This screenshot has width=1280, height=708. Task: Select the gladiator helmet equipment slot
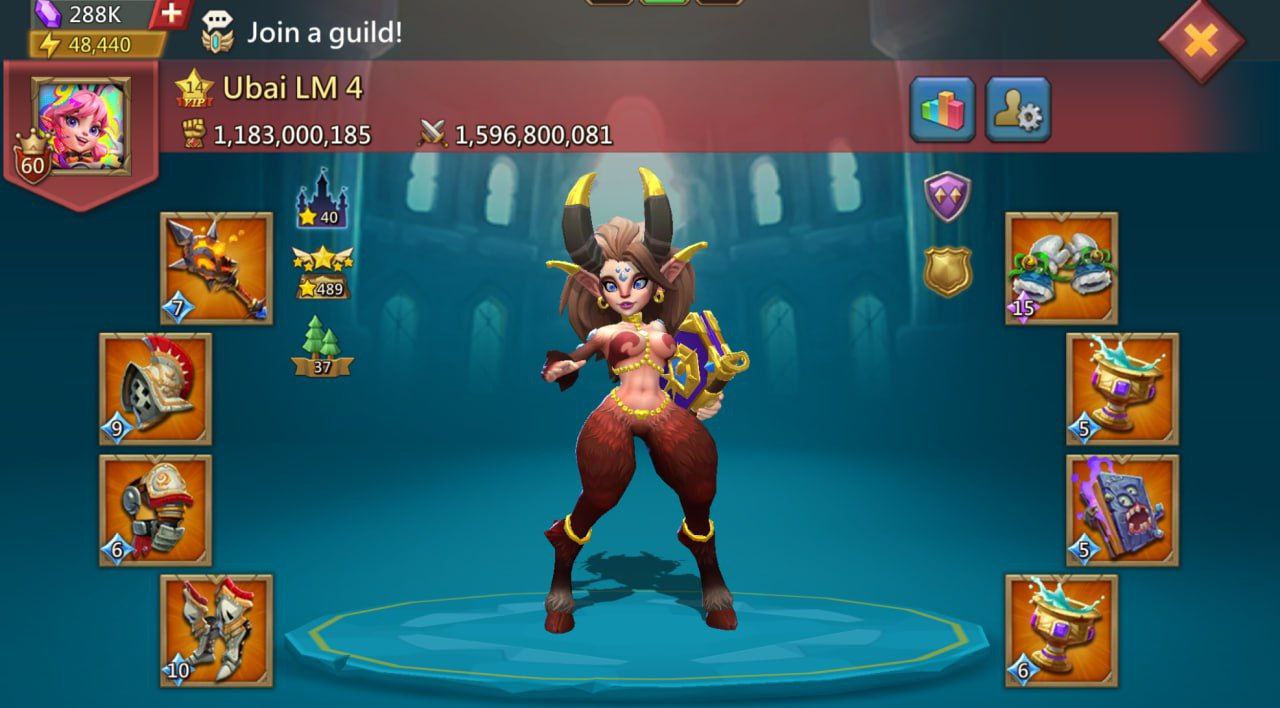(x=155, y=389)
